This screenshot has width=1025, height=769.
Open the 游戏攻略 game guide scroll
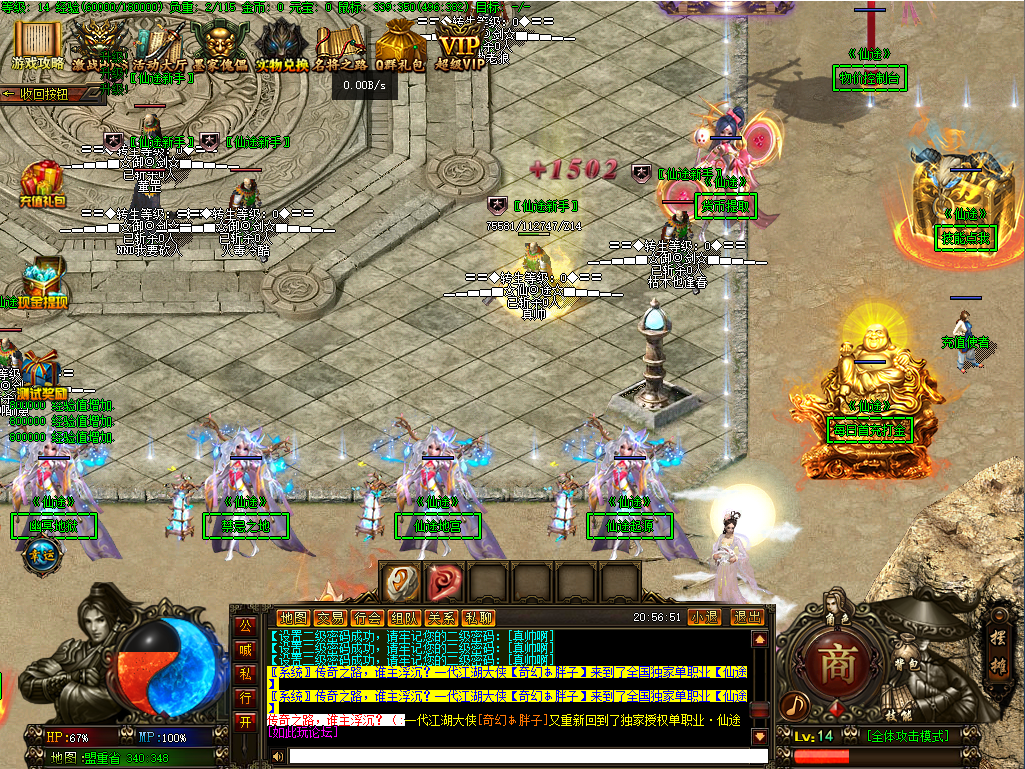click(x=38, y=46)
